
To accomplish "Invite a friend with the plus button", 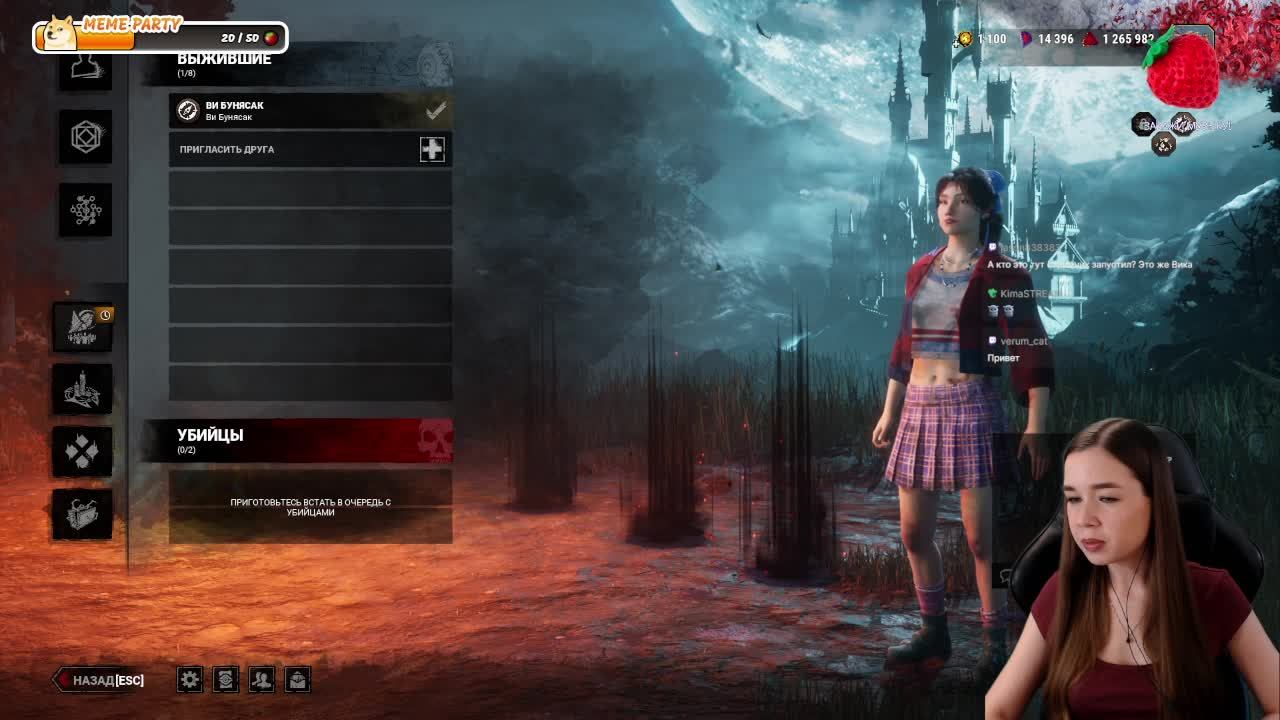I will click(x=432, y=149).
